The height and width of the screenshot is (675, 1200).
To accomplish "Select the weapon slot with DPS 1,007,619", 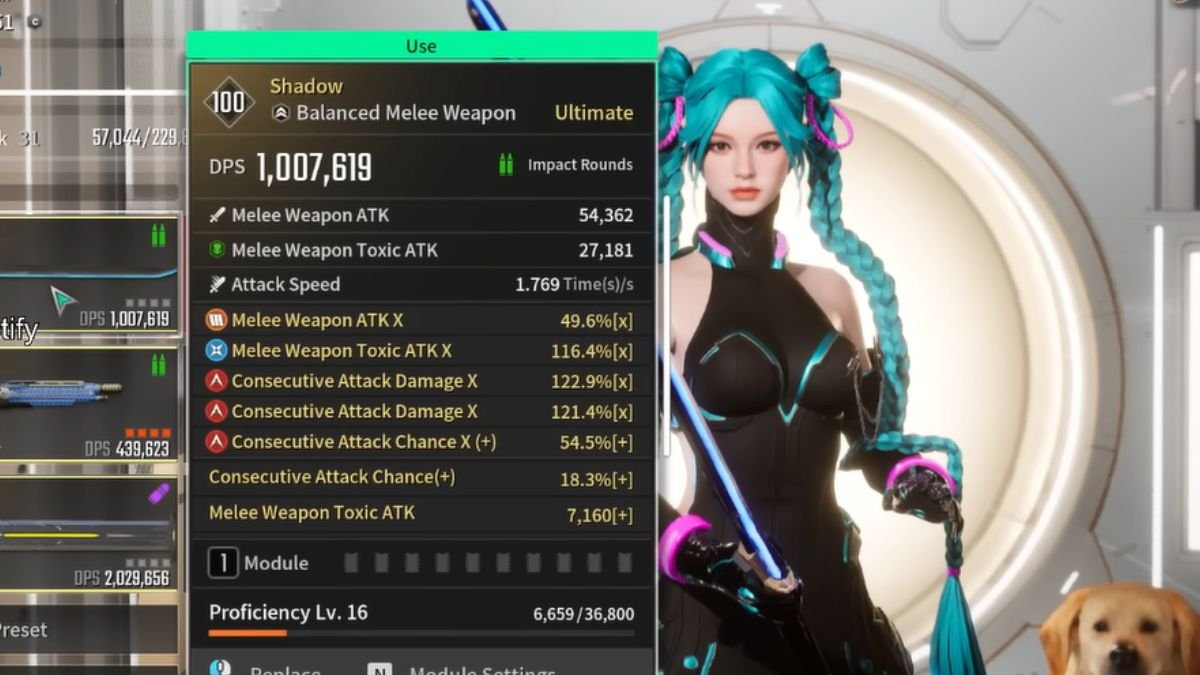I will click(x=90, y=275).
